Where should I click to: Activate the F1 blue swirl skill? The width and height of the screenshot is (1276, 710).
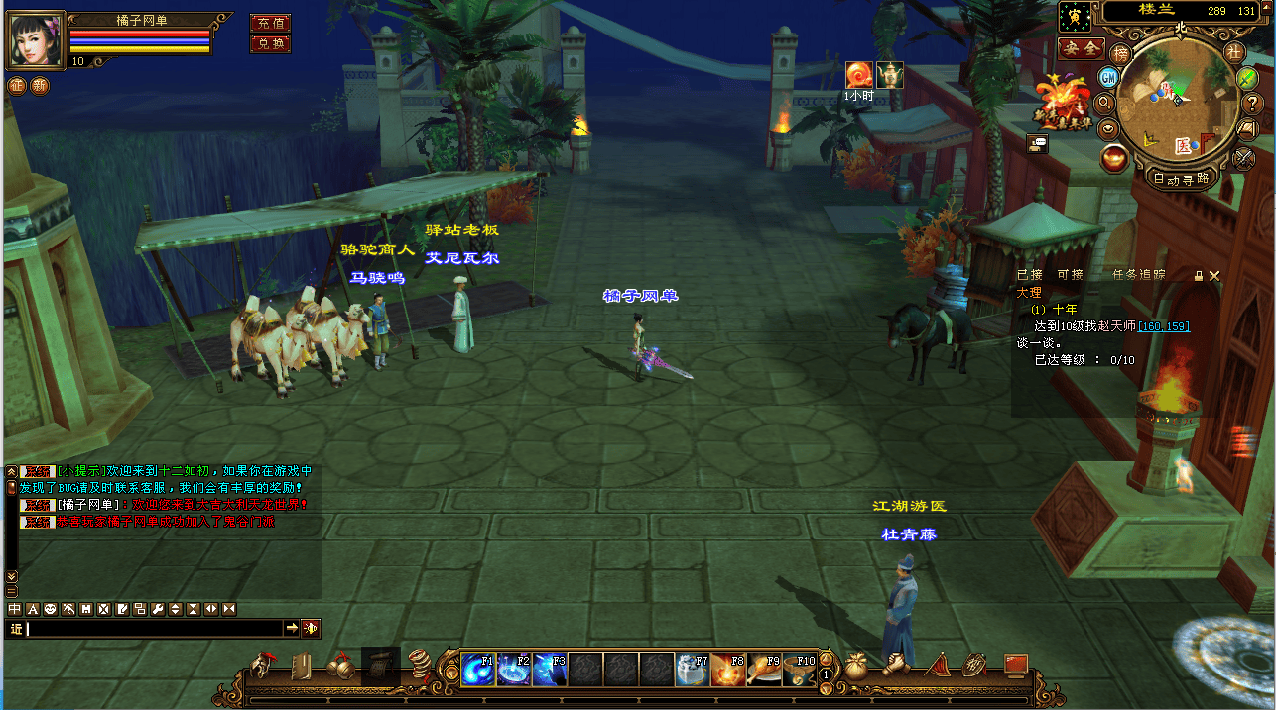click(x=478, y=669)
